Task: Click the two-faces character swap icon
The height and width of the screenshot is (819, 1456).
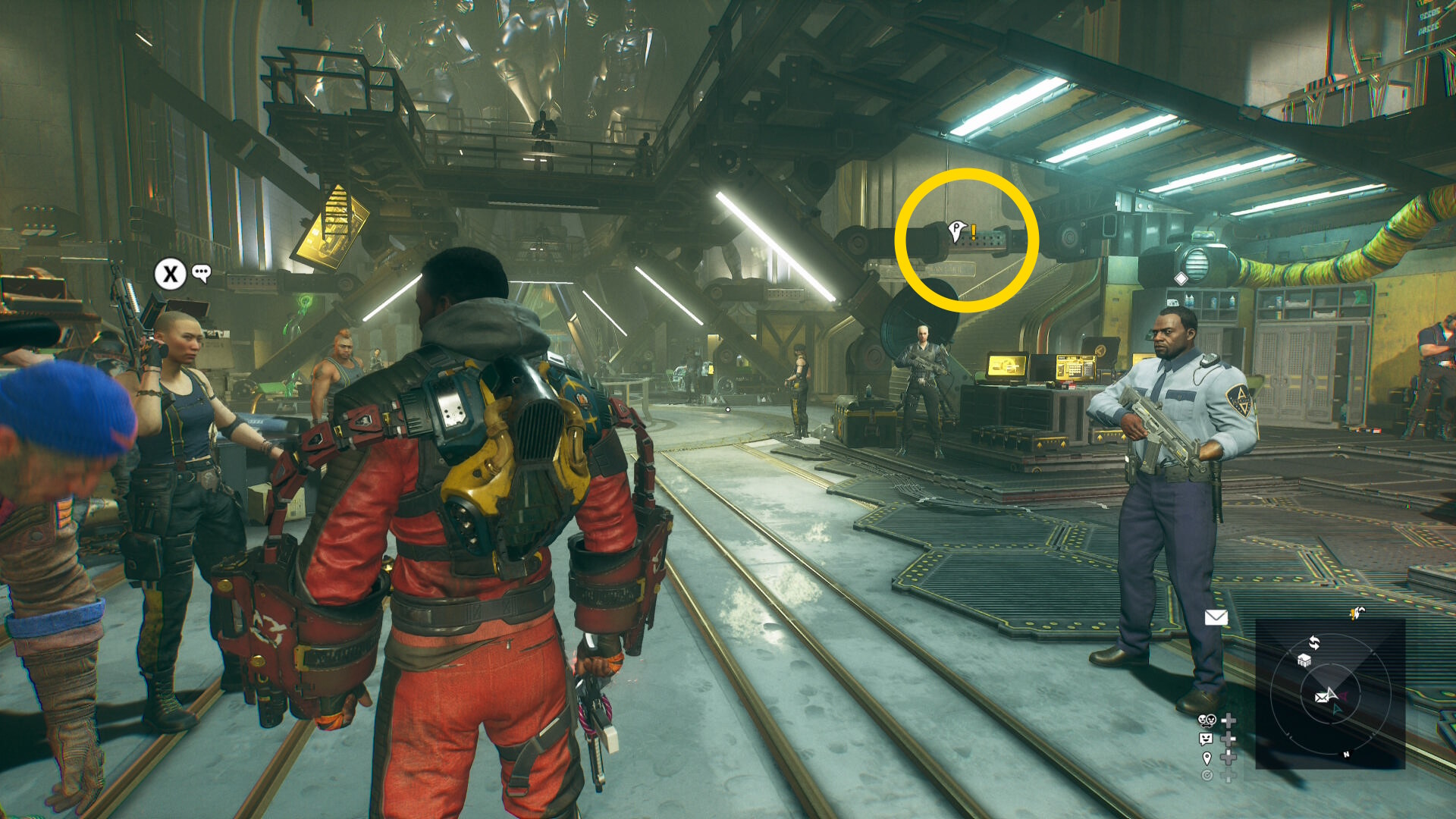Action: click(x=1207, y=720)
